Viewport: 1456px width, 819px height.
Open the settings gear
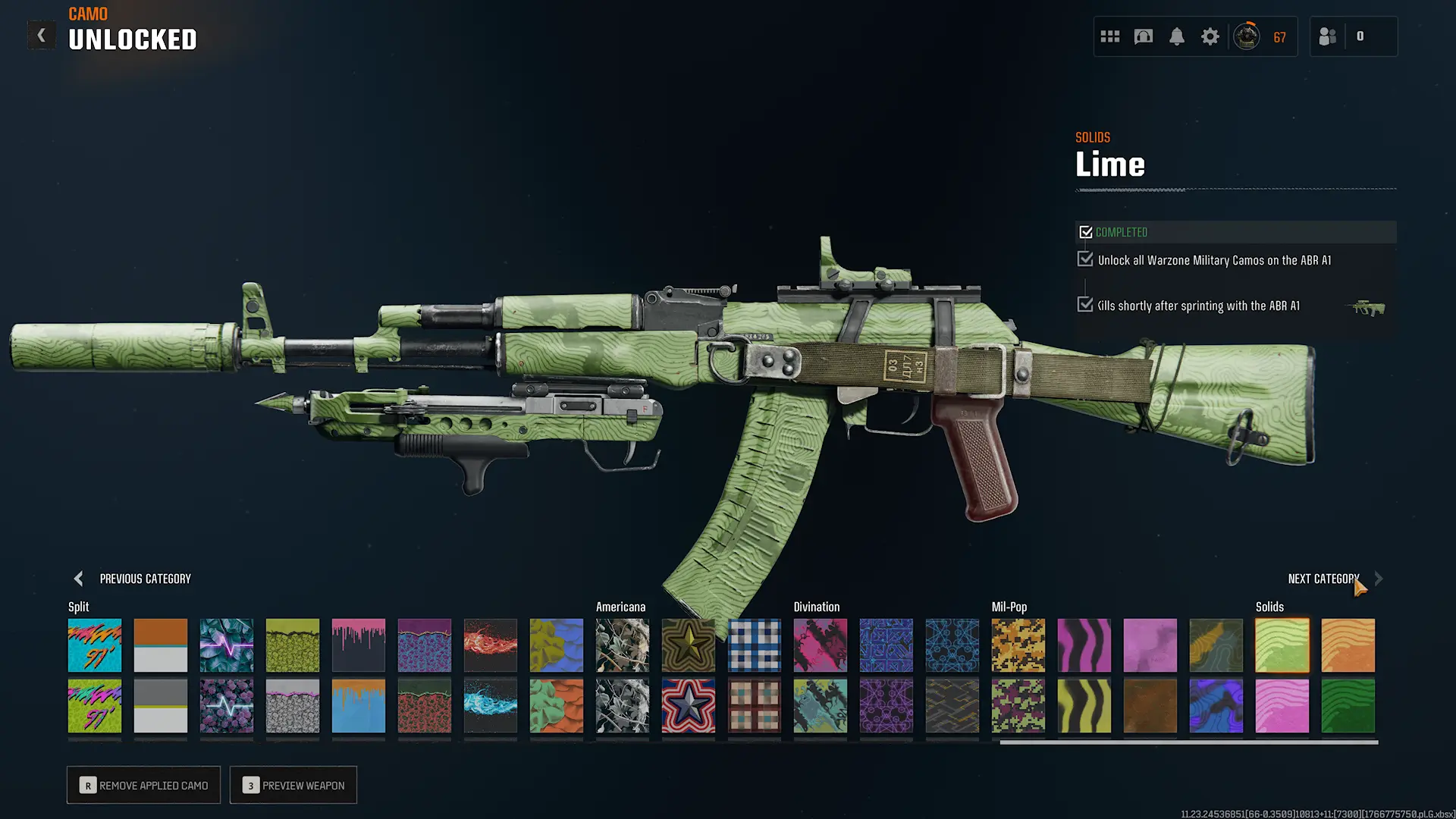click(1210, 36)
